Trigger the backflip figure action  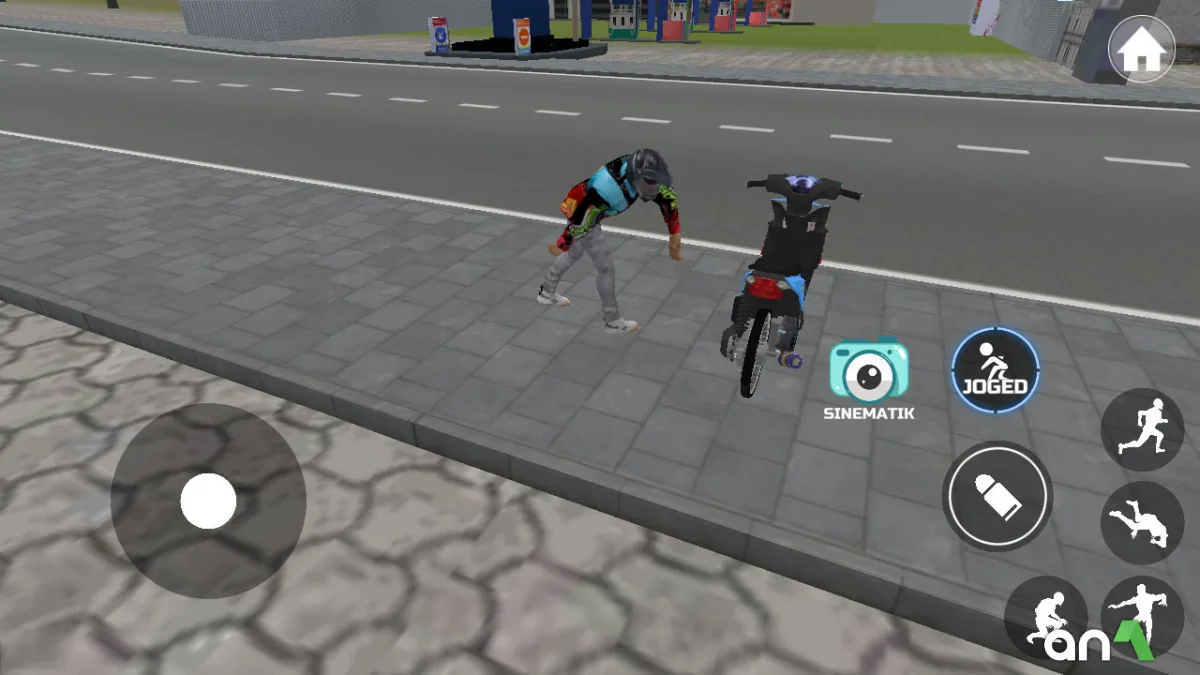coord(1142,522)
